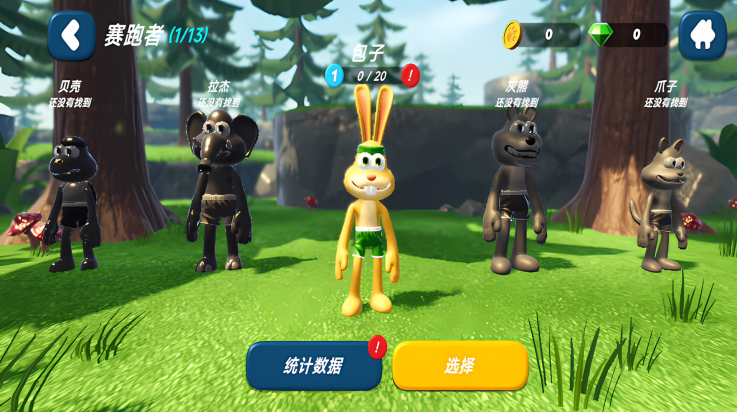Go back with the arrow button
This screenshot has height=412, width=737.
[x=71, y=36]
